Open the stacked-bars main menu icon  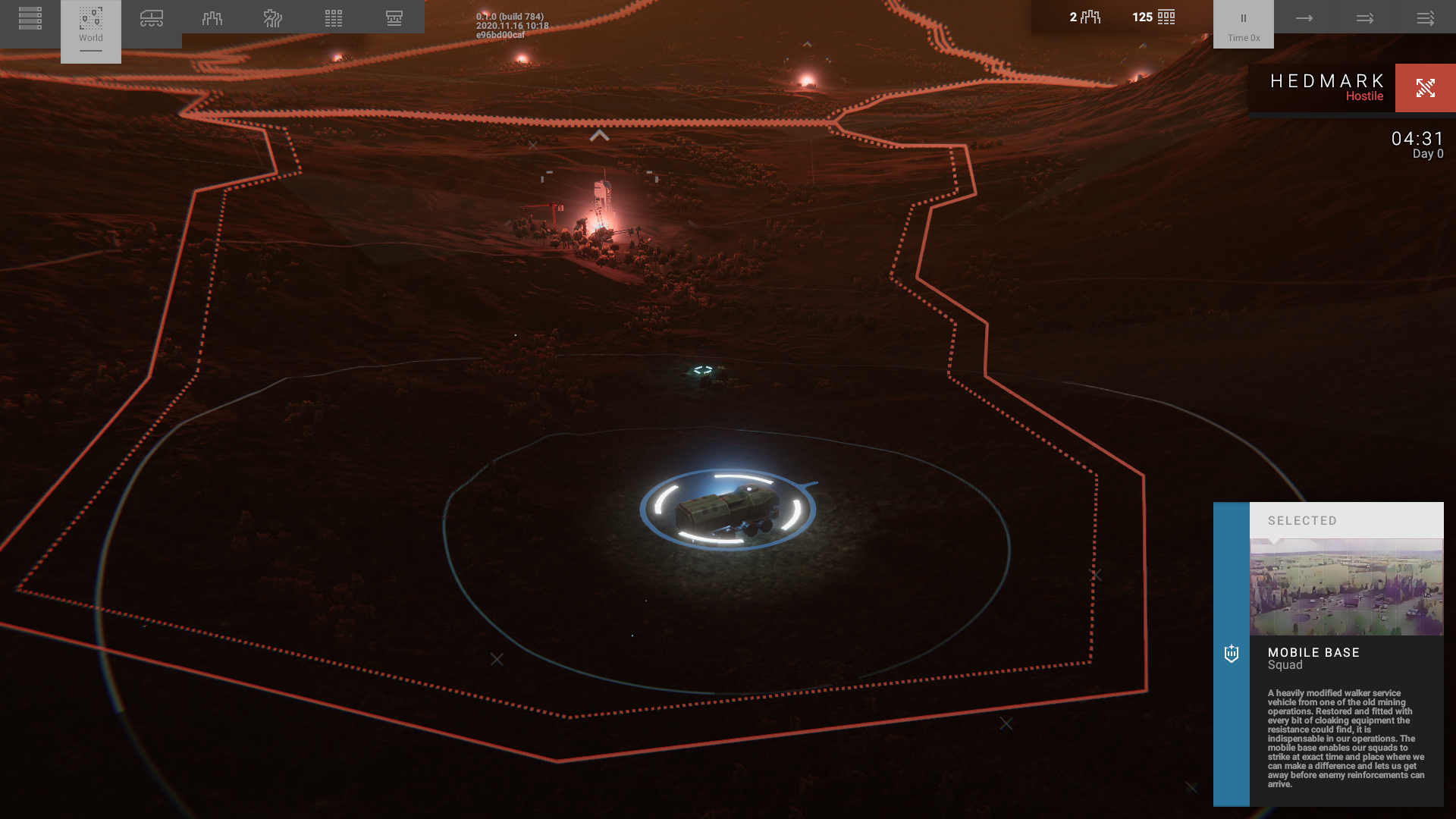[x=30, y=18]
